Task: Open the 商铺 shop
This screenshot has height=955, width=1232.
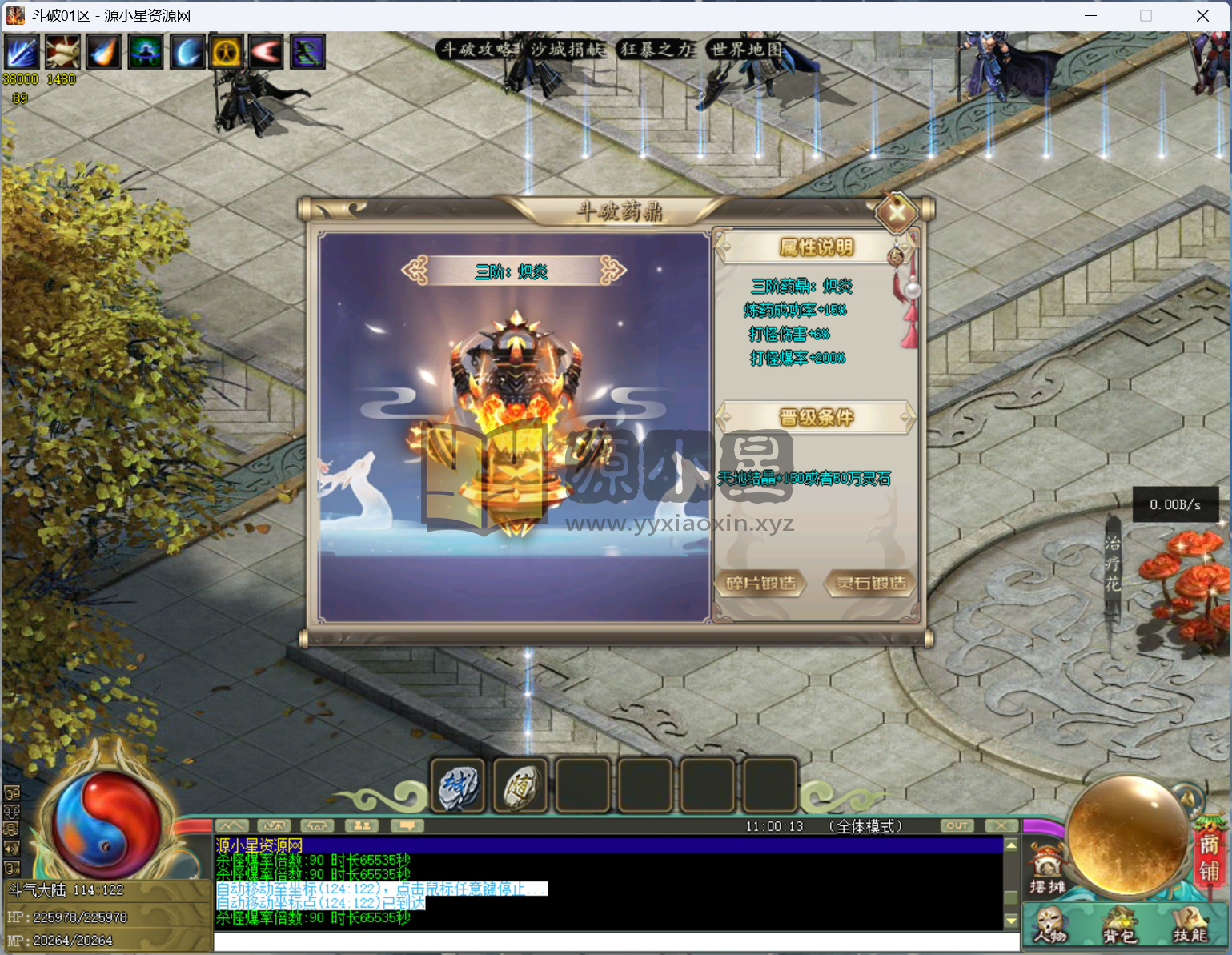Action: click(1209, 857)
